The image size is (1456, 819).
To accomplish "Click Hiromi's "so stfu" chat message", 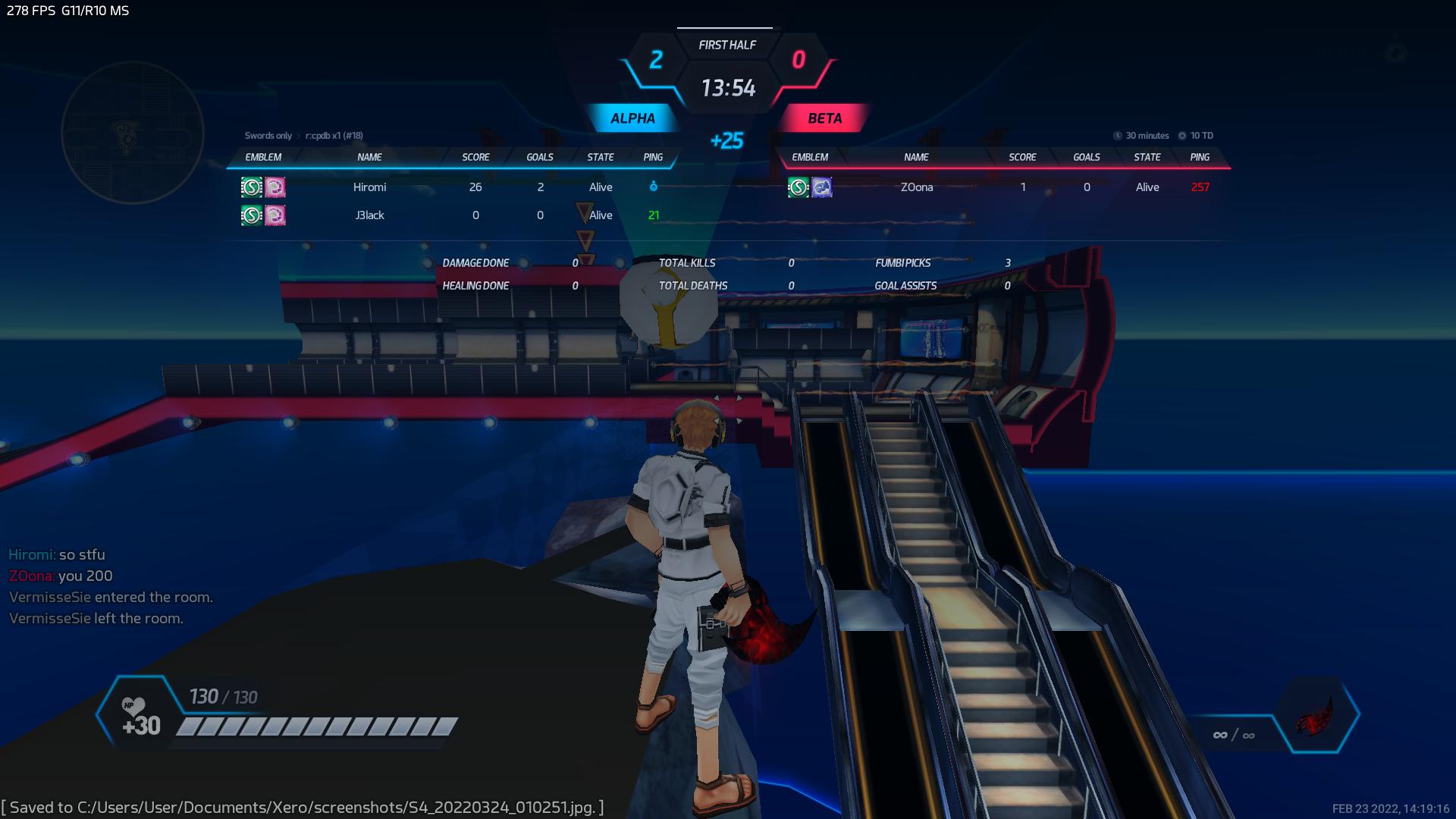I will [58, 554].
